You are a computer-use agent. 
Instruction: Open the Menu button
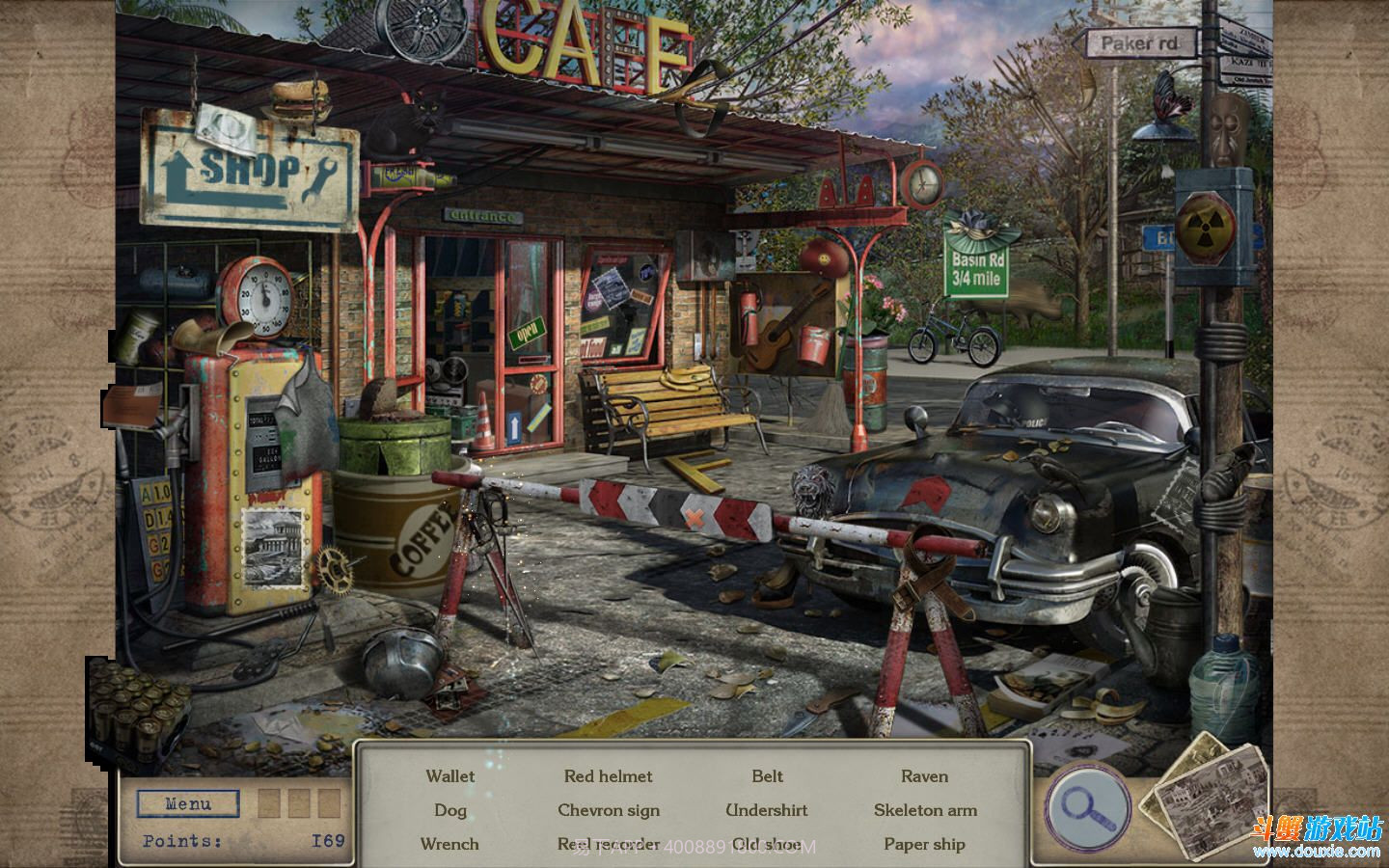(188, 803)
